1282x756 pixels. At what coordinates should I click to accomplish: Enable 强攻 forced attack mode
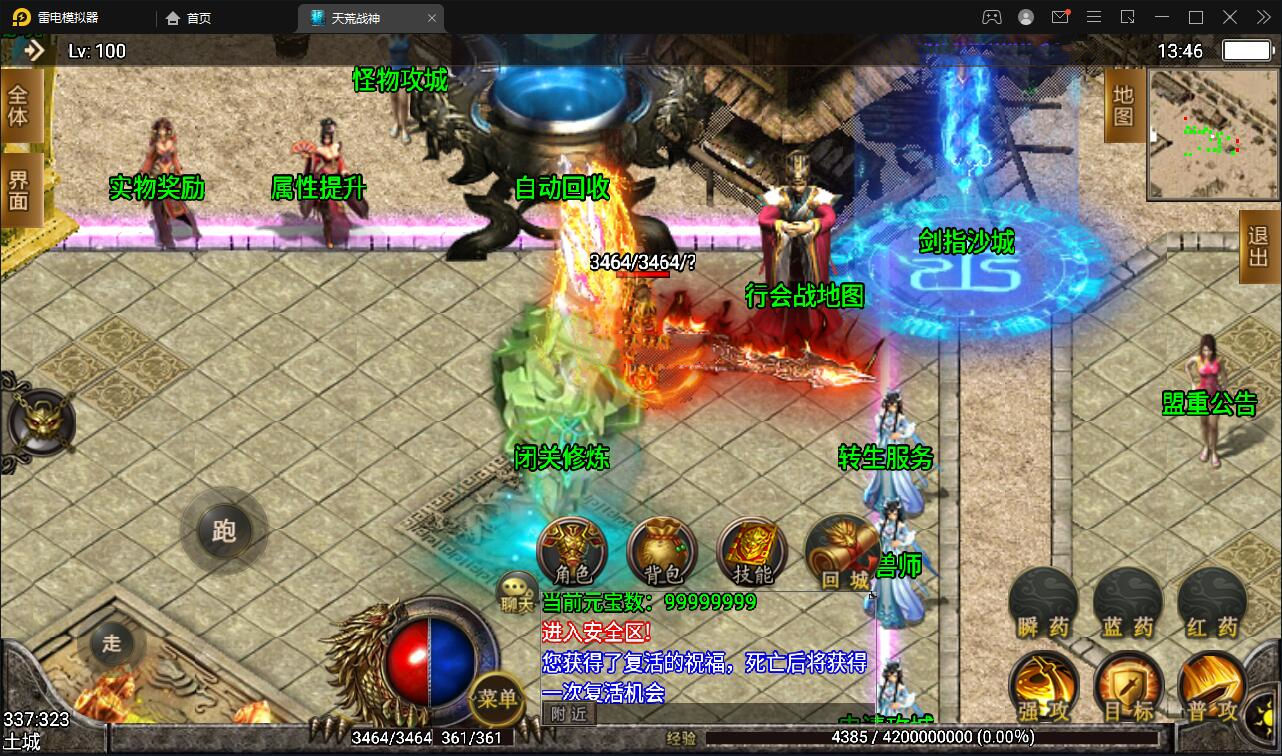1043,687
